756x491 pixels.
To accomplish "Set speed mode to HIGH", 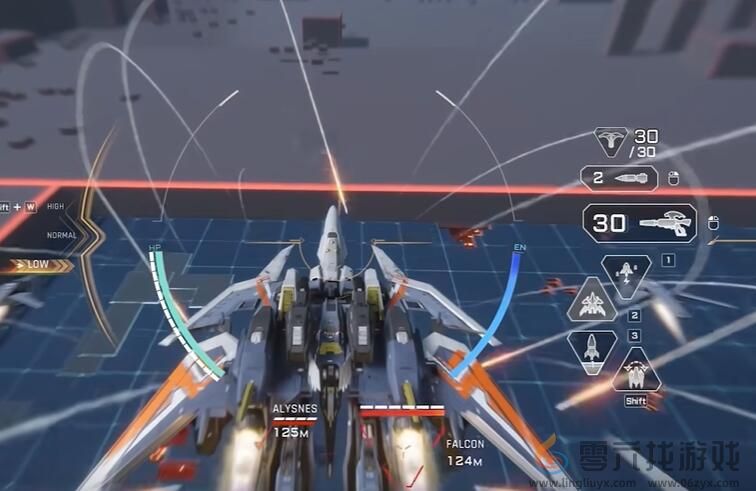I will [x=56, y=207].
